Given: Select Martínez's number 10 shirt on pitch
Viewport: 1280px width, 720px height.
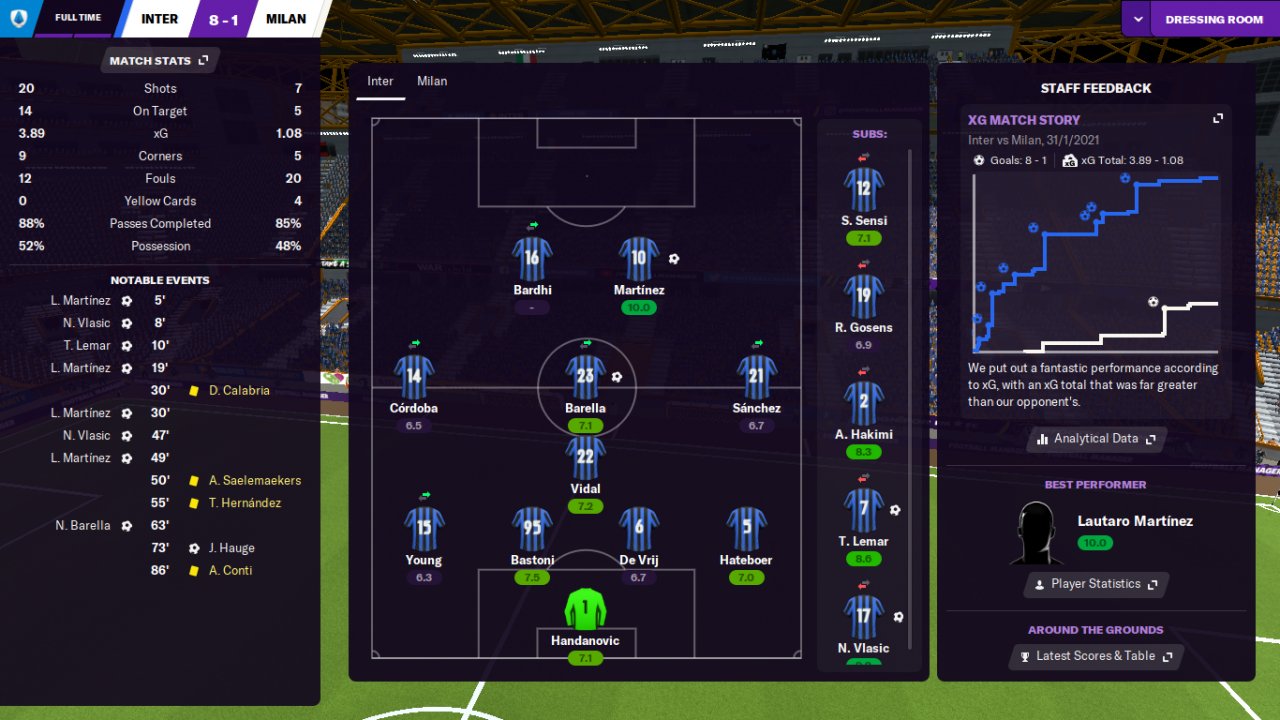Looking at the screenshot, I should pyautogui.click(x=639, y=259).
